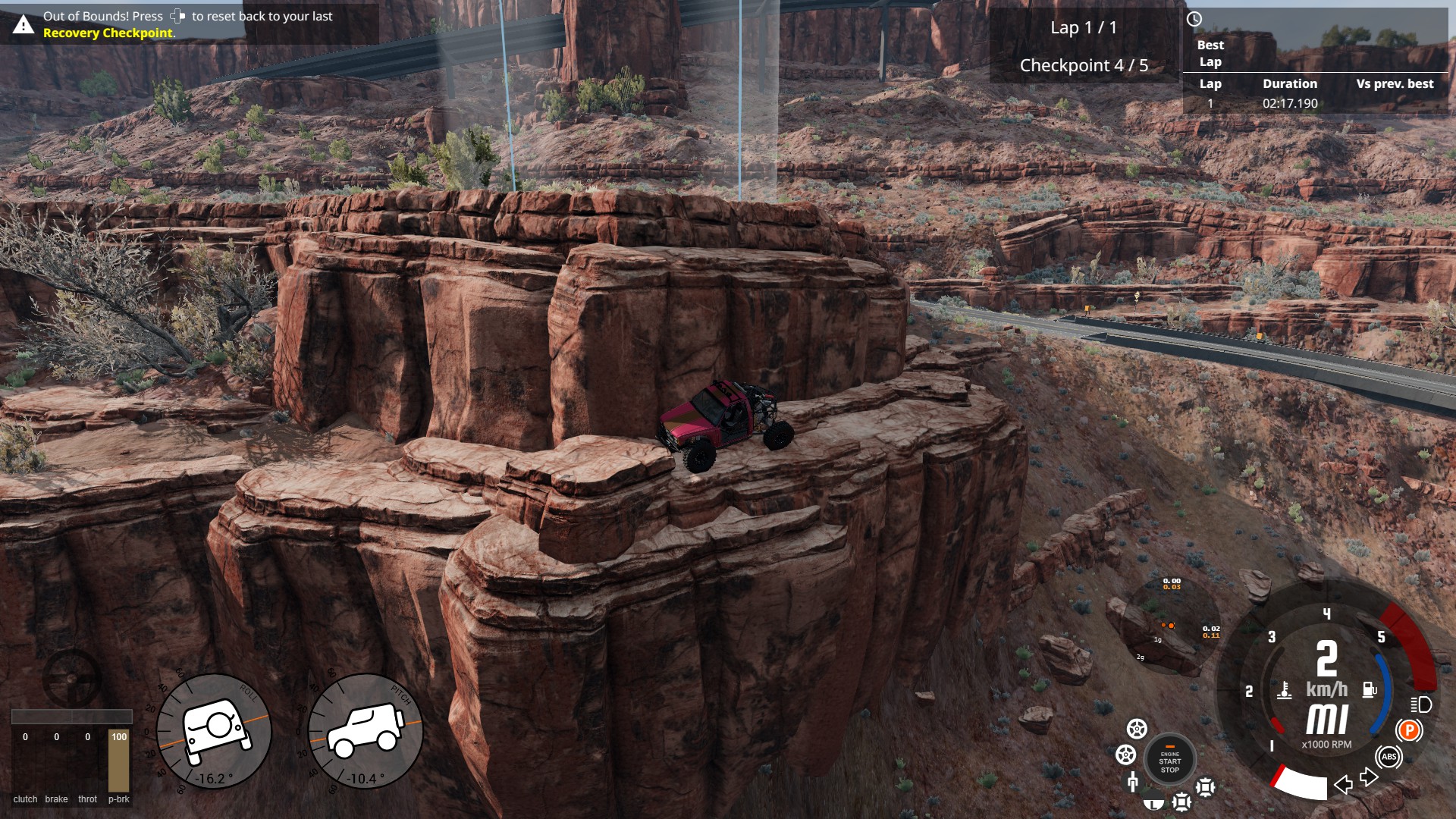The width and height of the screenshot is (1456, 819).
Task: Toggle the orange parking brake indicator
Action: (x=1409, y=730)
